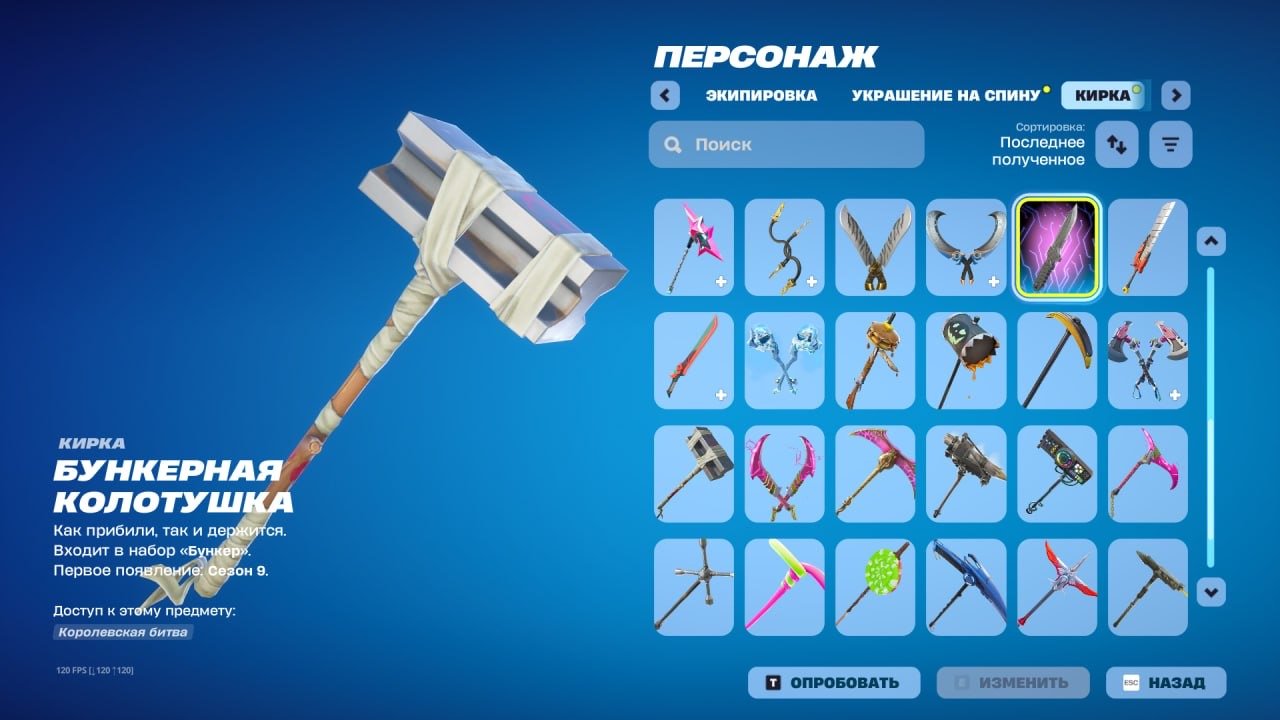Screen dimensions: 1280x720
Task: Select the dripping pumpkin head pickaxe
Action: coord(966,362)
